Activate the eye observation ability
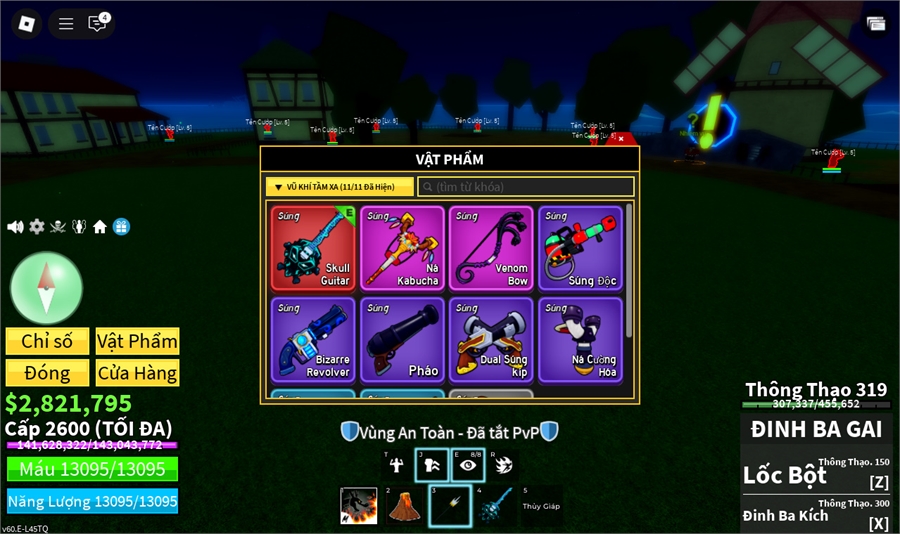 pos(466,464)
